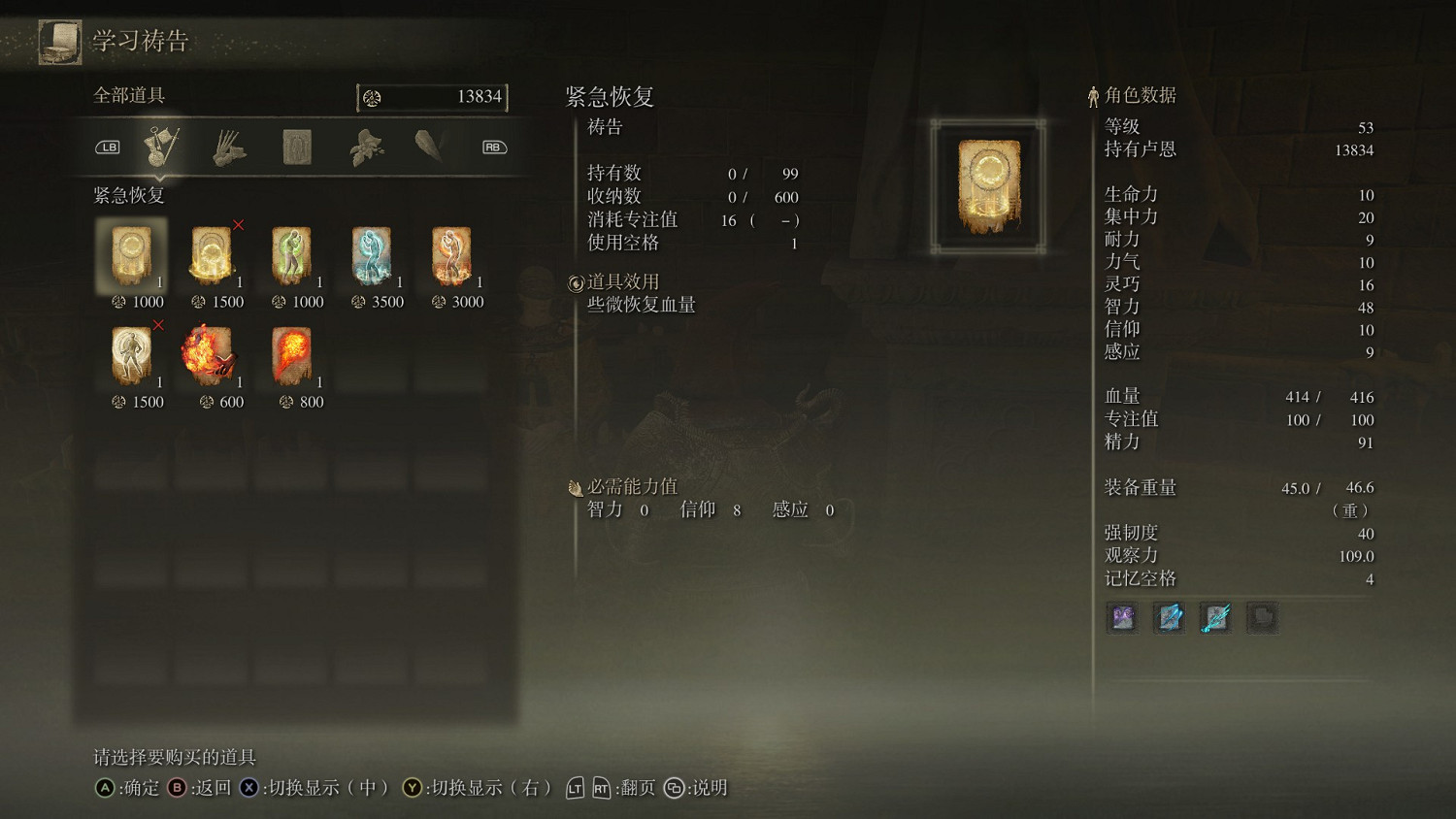This screenshot has height=819, width=1456.
Task: Select the highlighted Urgent Heal scroll icon
Action: tap(130, 255)
